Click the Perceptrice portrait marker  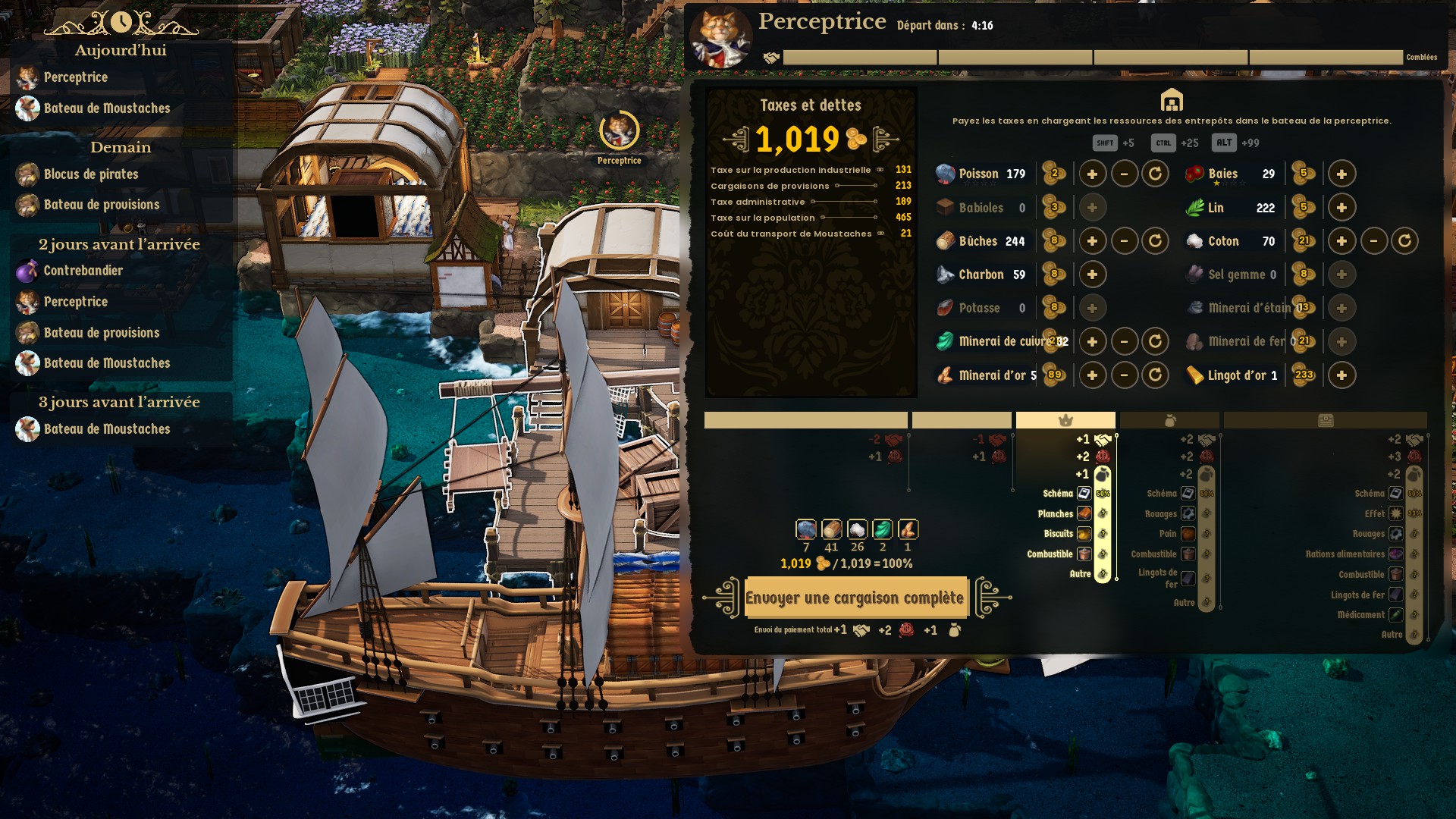619,131
